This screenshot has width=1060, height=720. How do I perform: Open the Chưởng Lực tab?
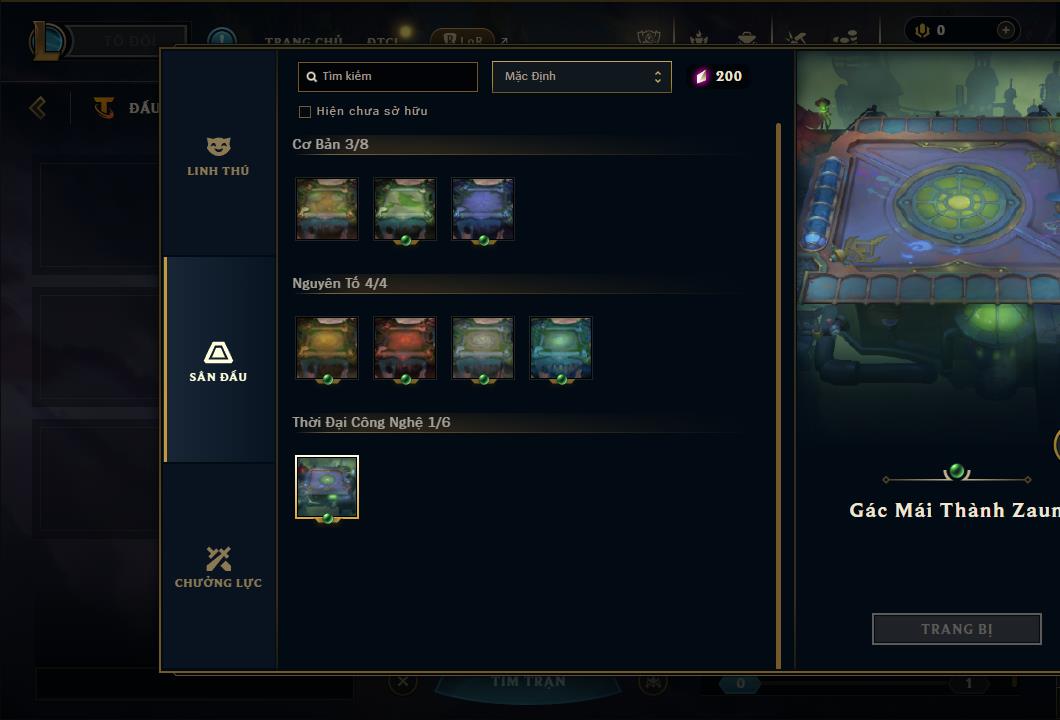click(218, 567)
